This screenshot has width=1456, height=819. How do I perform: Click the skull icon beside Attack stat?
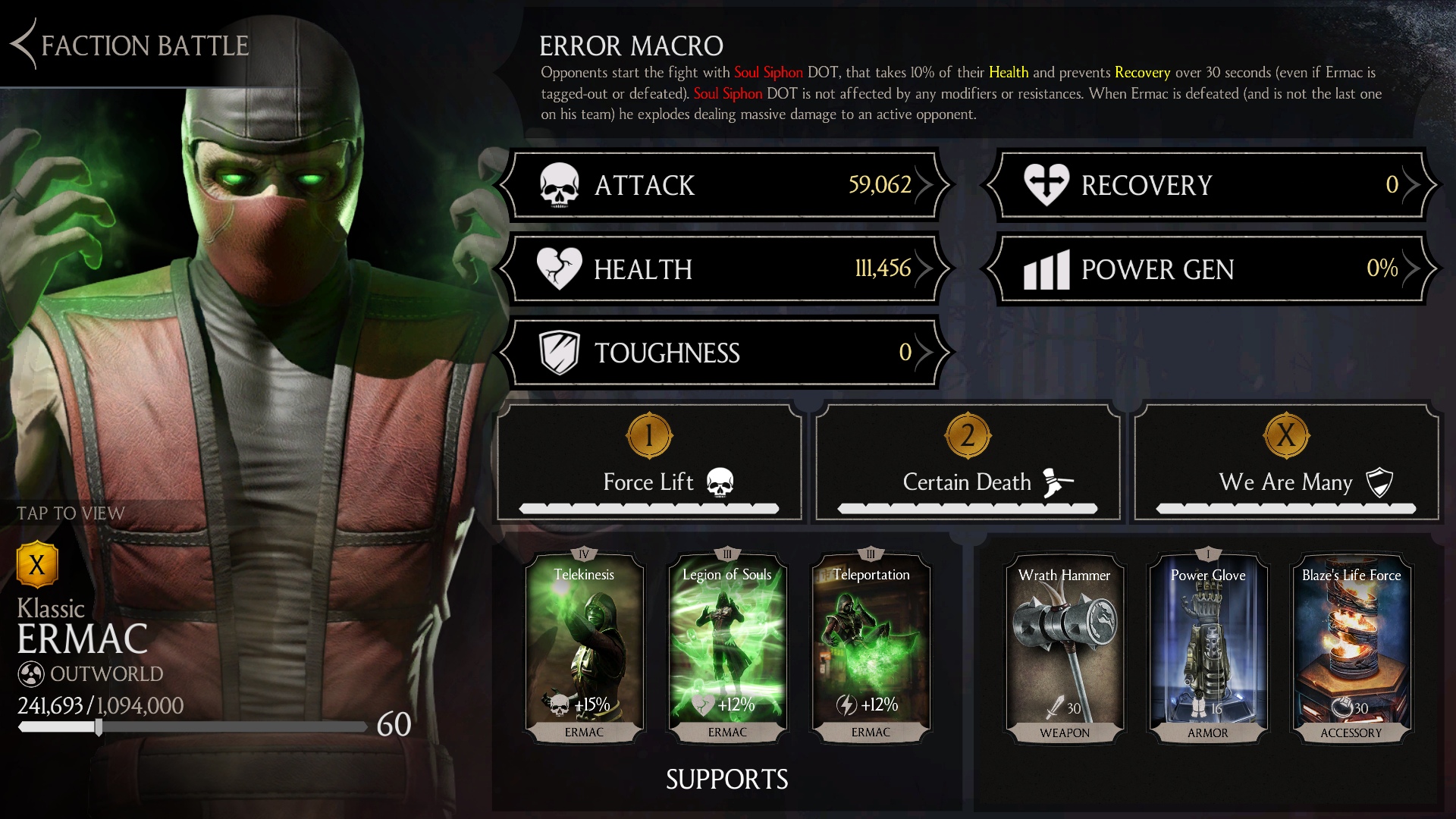559,185
